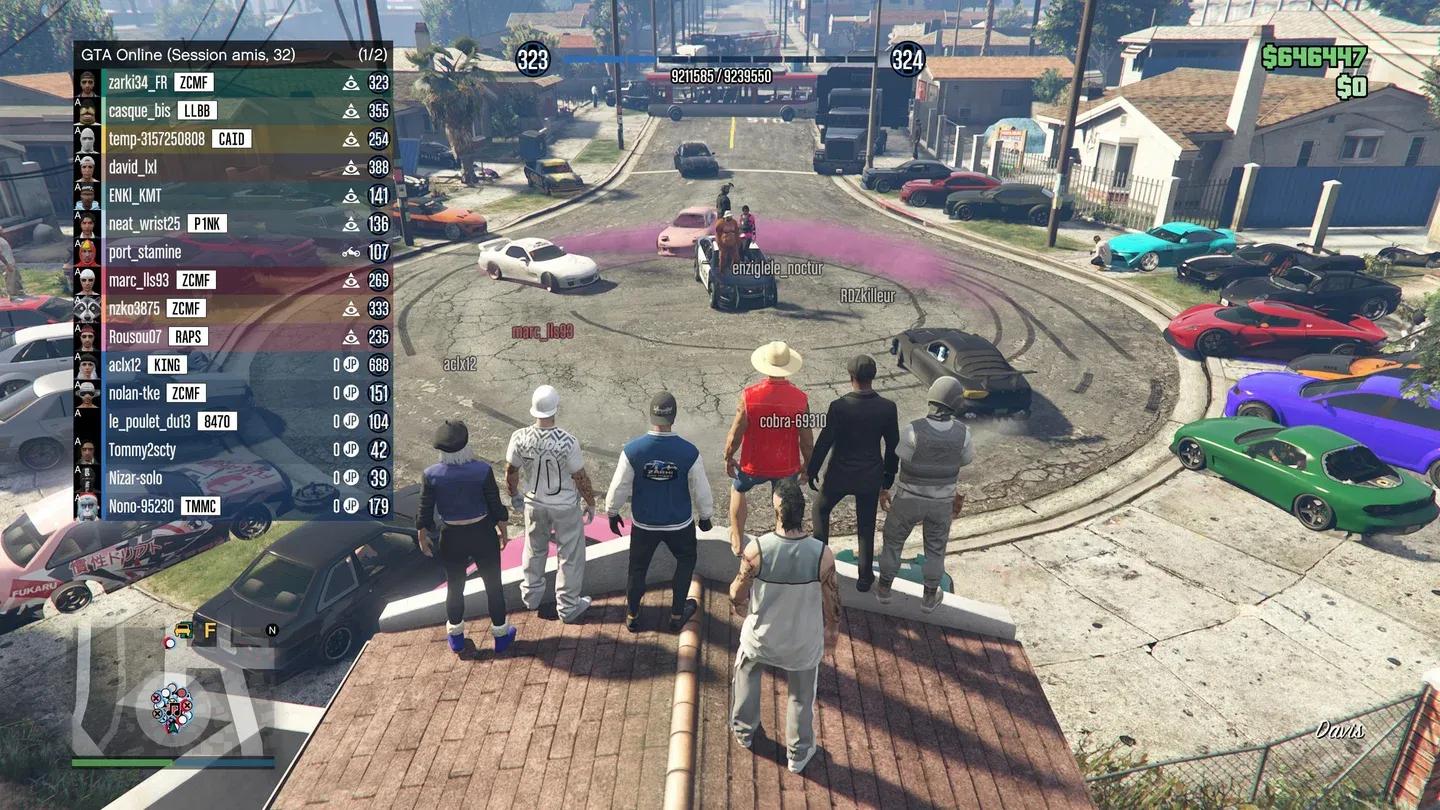This screenshot has height=810, width=1440.
Task: Expand page two via the (1/2) indicator
Action: point(373,56)
